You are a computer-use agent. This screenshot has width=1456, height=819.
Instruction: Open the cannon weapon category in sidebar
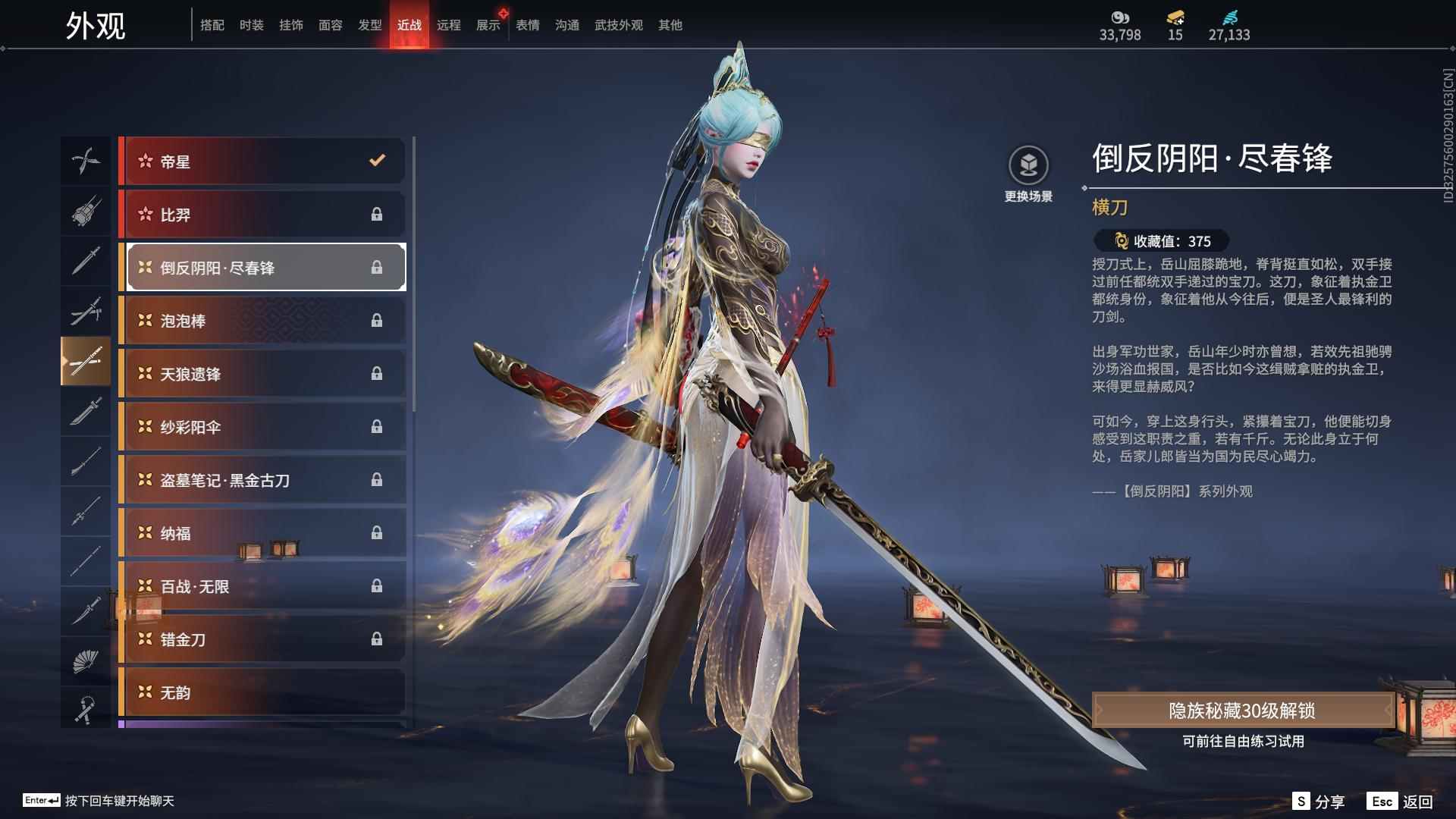pyautogui.click(x=86, y=212)
